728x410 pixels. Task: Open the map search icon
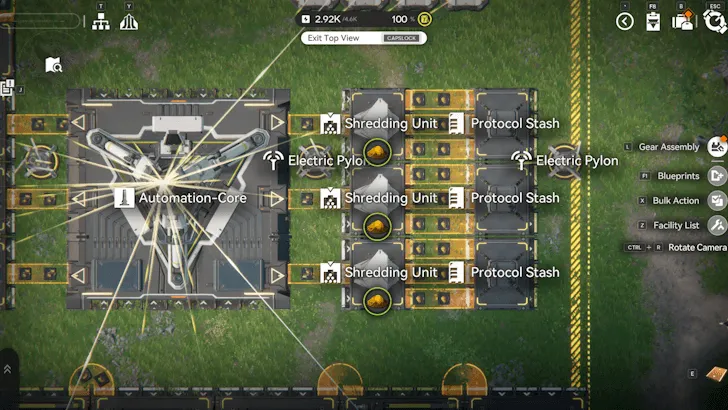coord(54,65)
